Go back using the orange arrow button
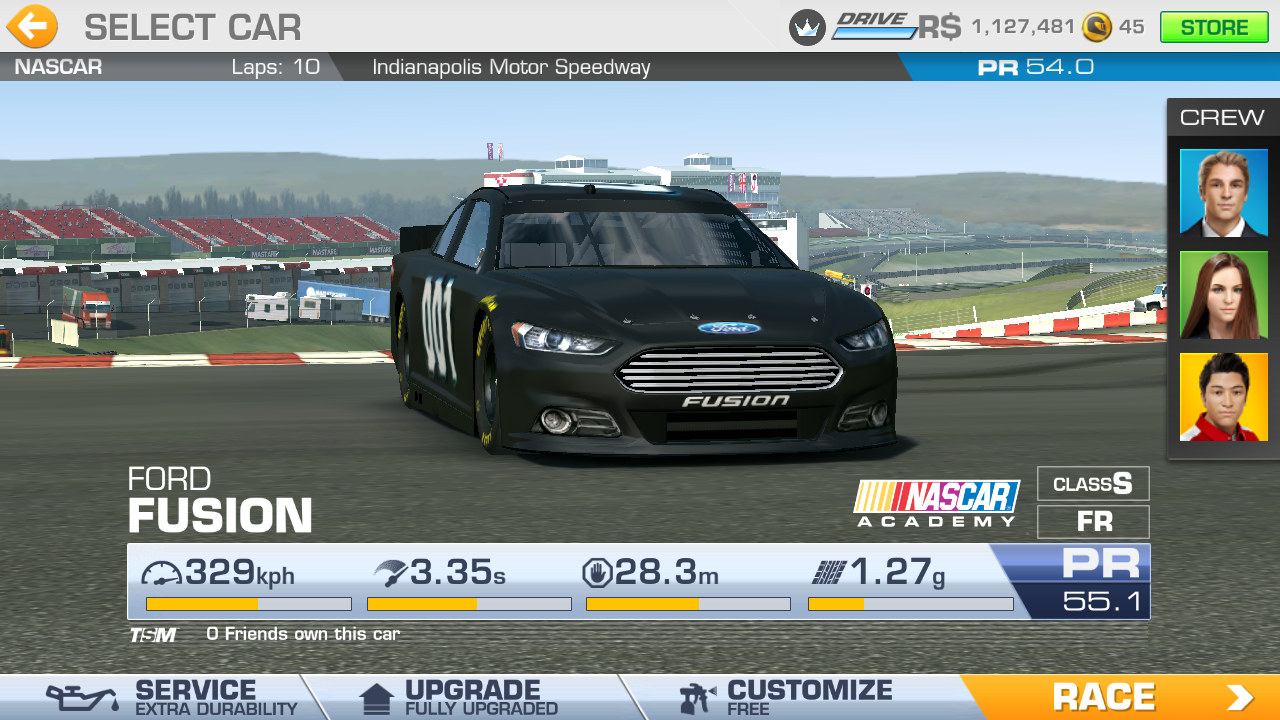 [32, 27]
